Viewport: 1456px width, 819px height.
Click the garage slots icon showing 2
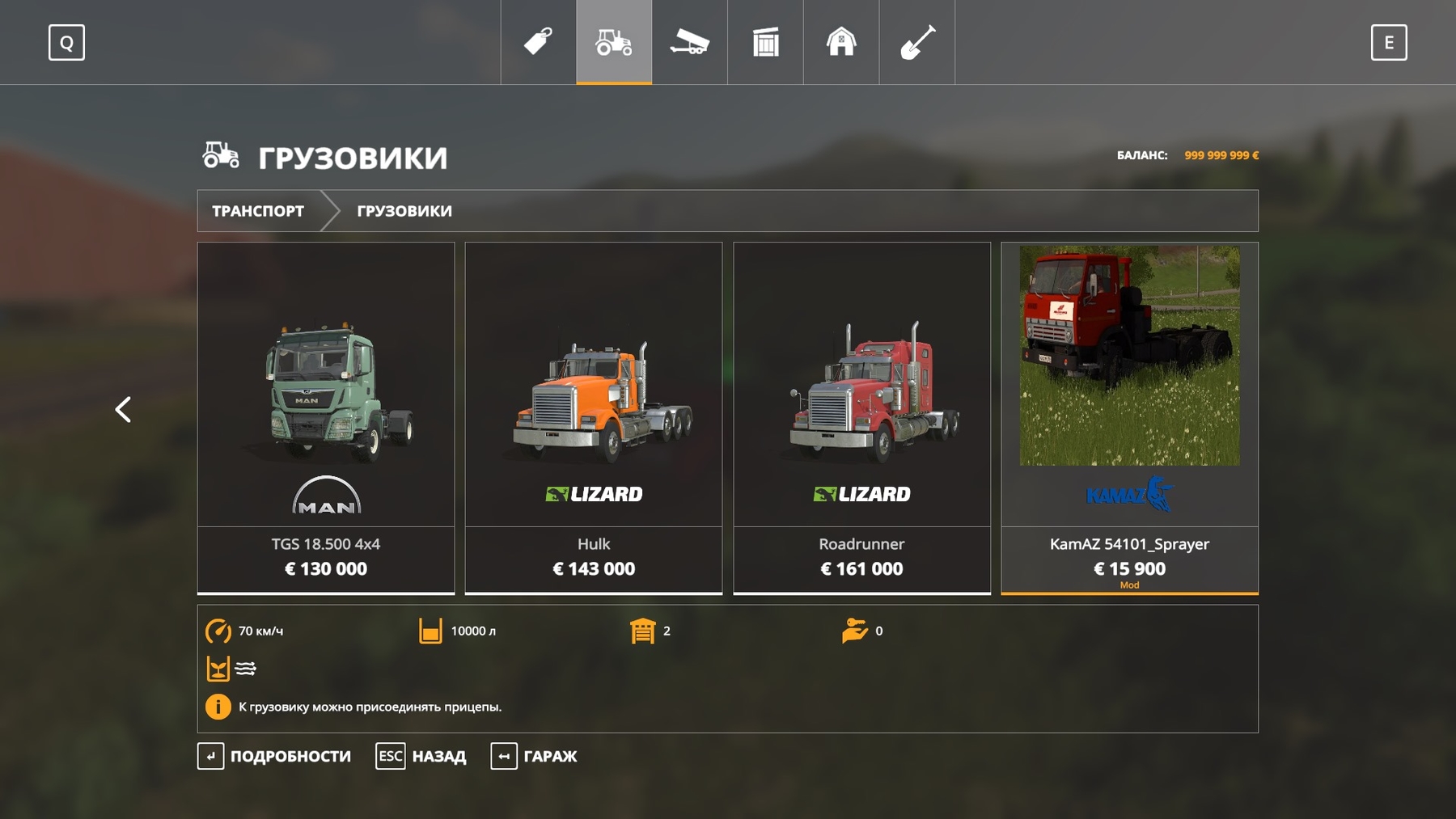tap(643, 631)
